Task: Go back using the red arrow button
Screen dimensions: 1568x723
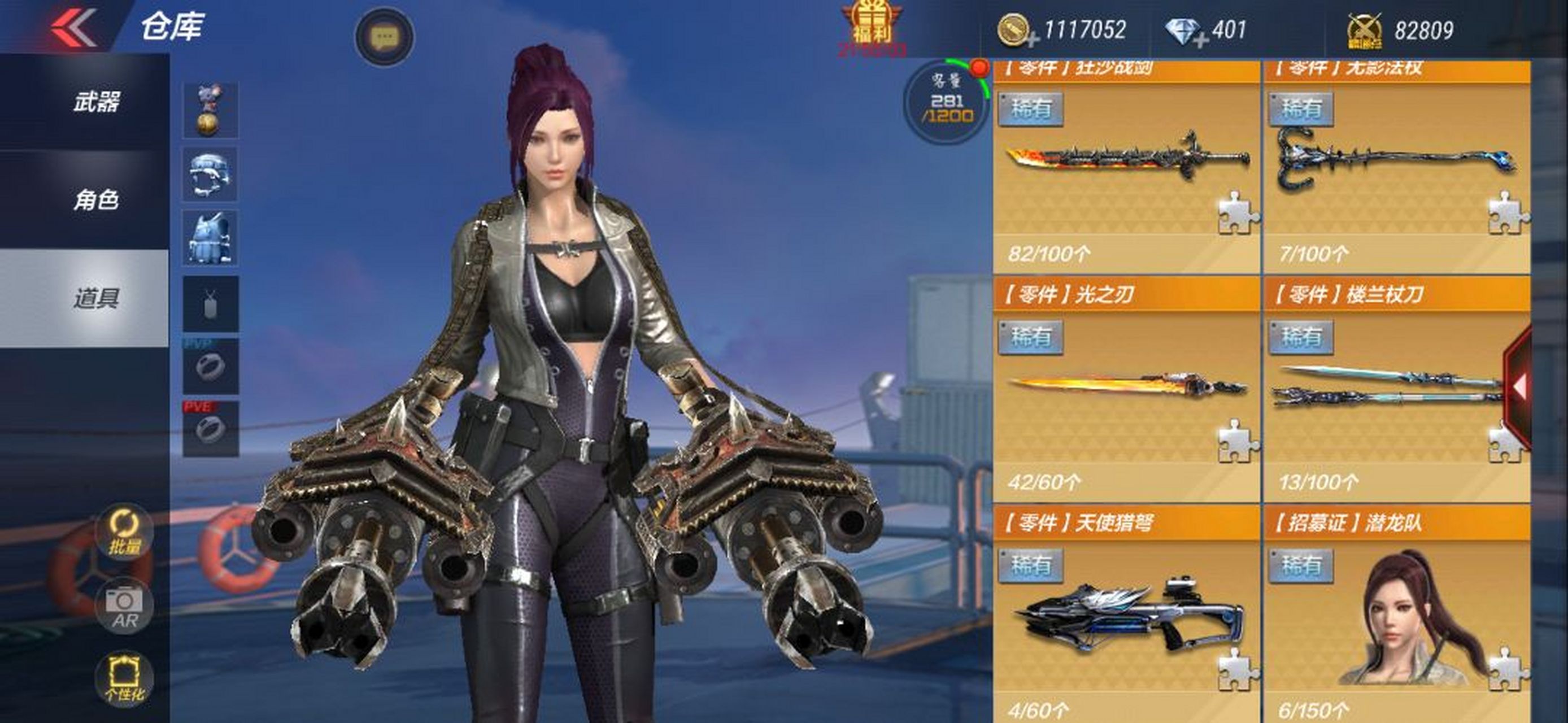Action: pyautogui.click(x=73, y=27)
